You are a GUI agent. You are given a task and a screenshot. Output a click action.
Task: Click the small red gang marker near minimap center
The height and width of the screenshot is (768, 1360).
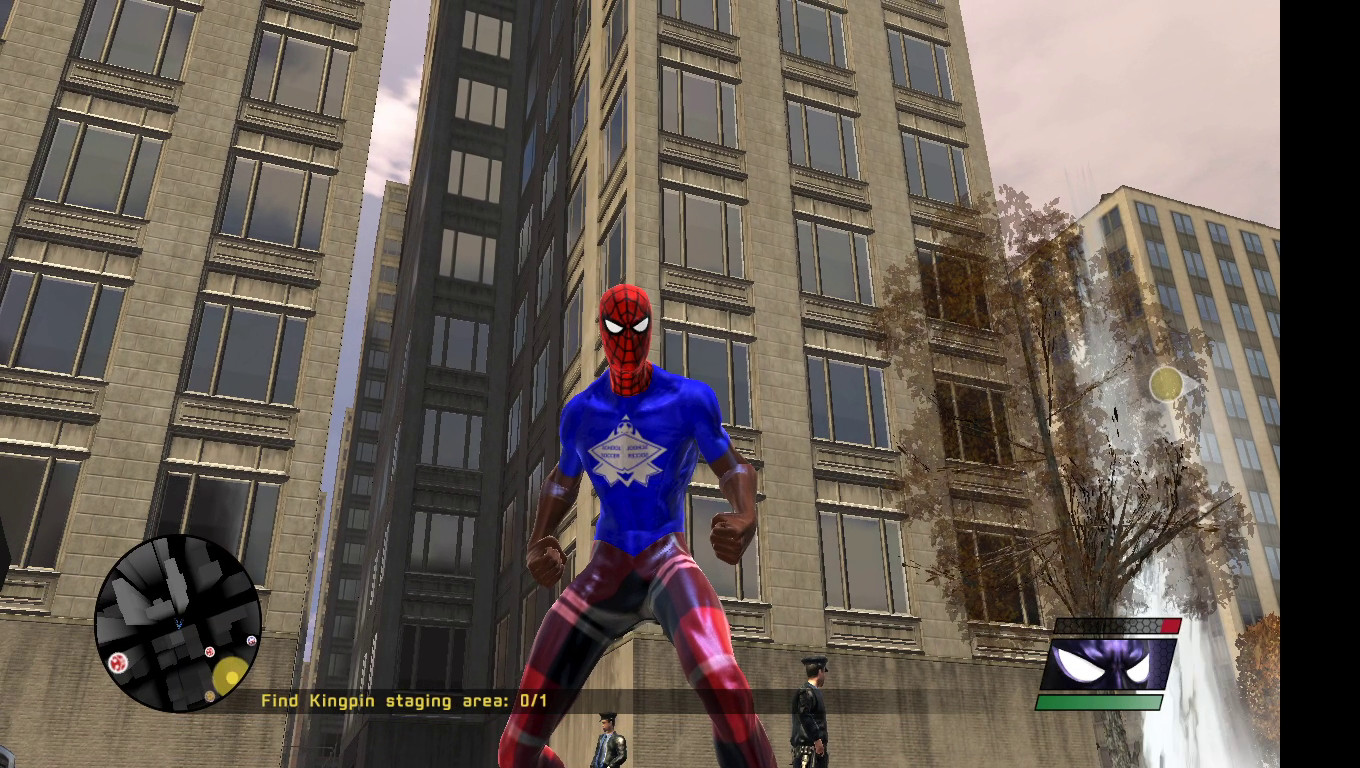[x=210, y=651]
